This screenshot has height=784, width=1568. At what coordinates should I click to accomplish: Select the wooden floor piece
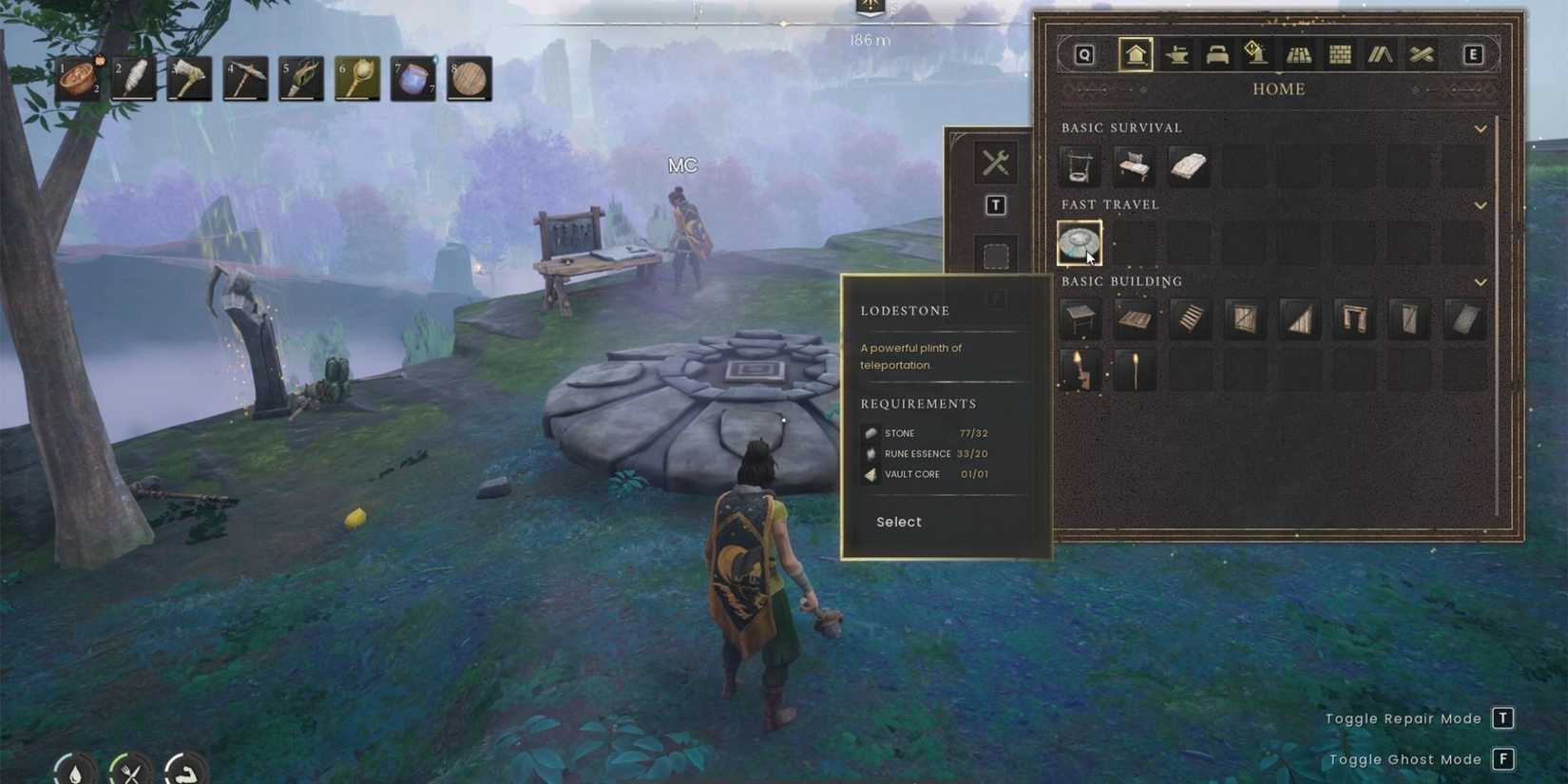tap(1136, 319)
